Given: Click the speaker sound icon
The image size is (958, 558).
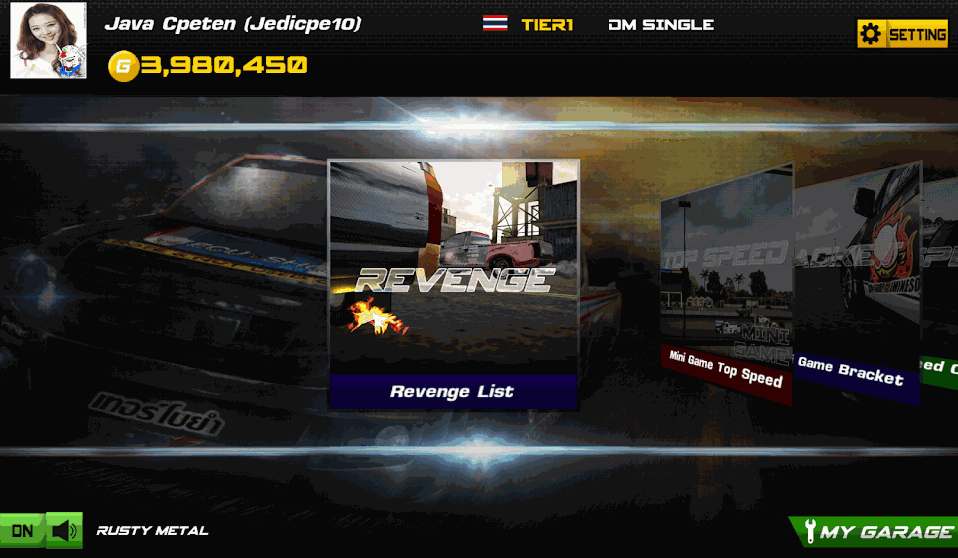Looking at the screenshot, I should pos(65,531).
